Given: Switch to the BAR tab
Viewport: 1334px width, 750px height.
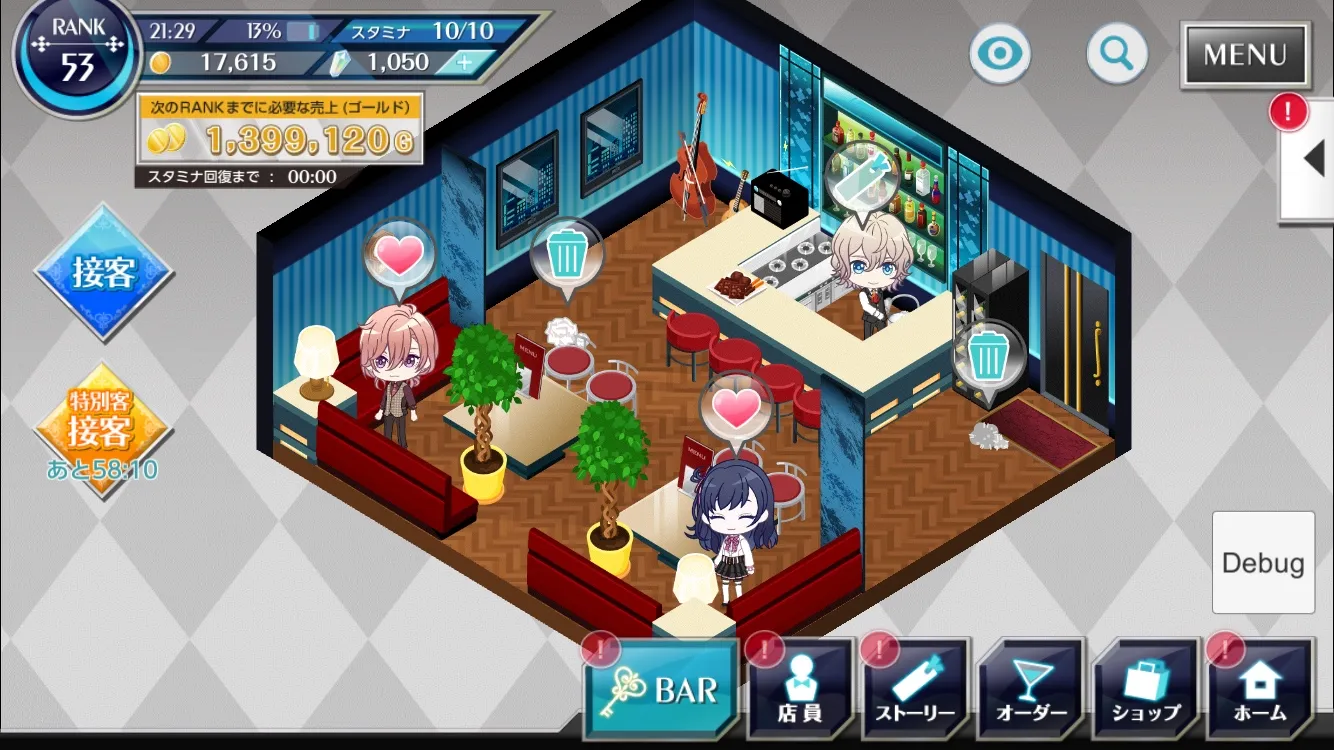Looking at the screenshot, I should coord(662,690).
